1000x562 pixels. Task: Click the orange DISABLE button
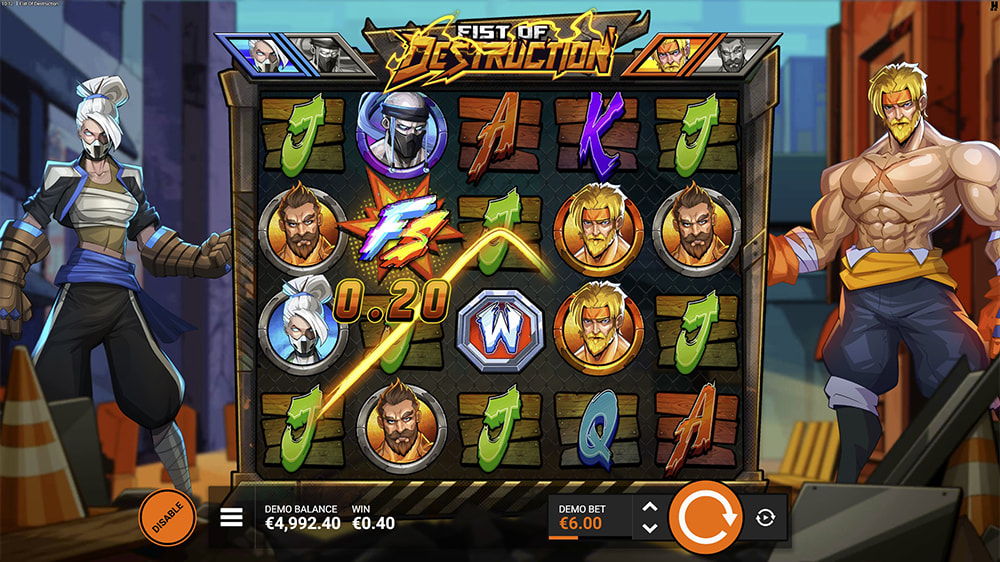167,517
